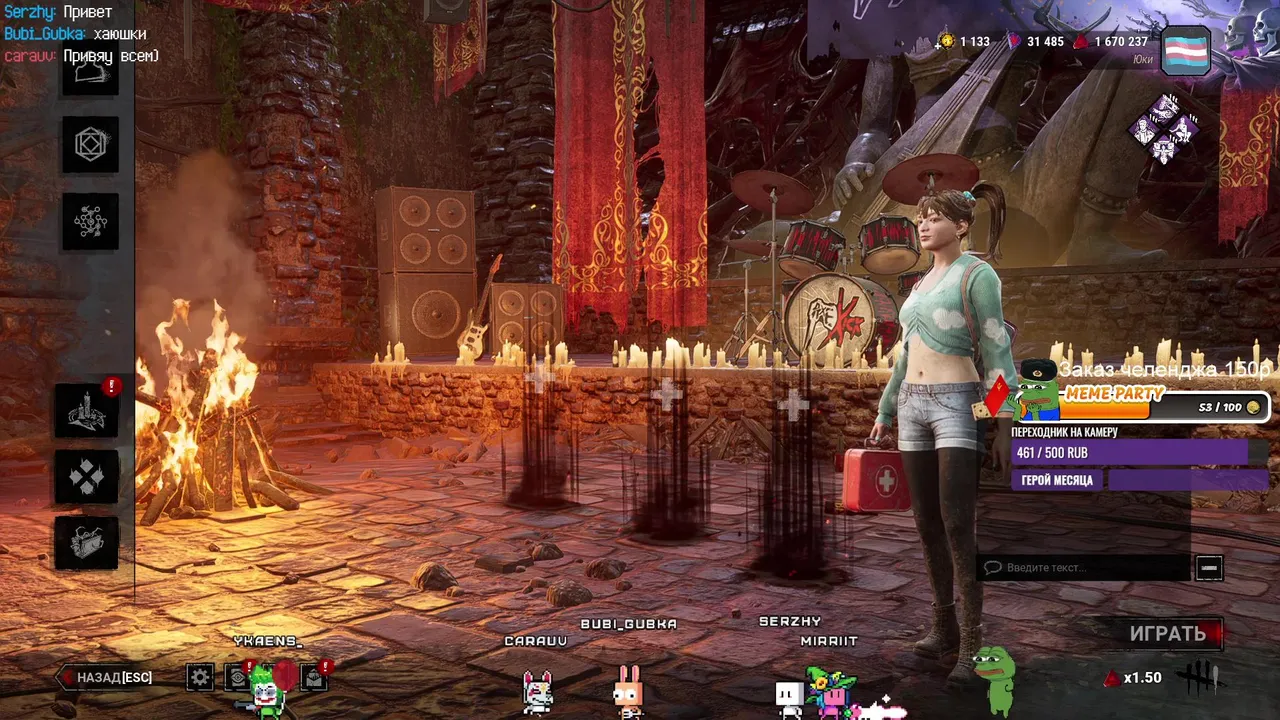Select the four-arrows icon in the sidebar

(x=87, y=477)
